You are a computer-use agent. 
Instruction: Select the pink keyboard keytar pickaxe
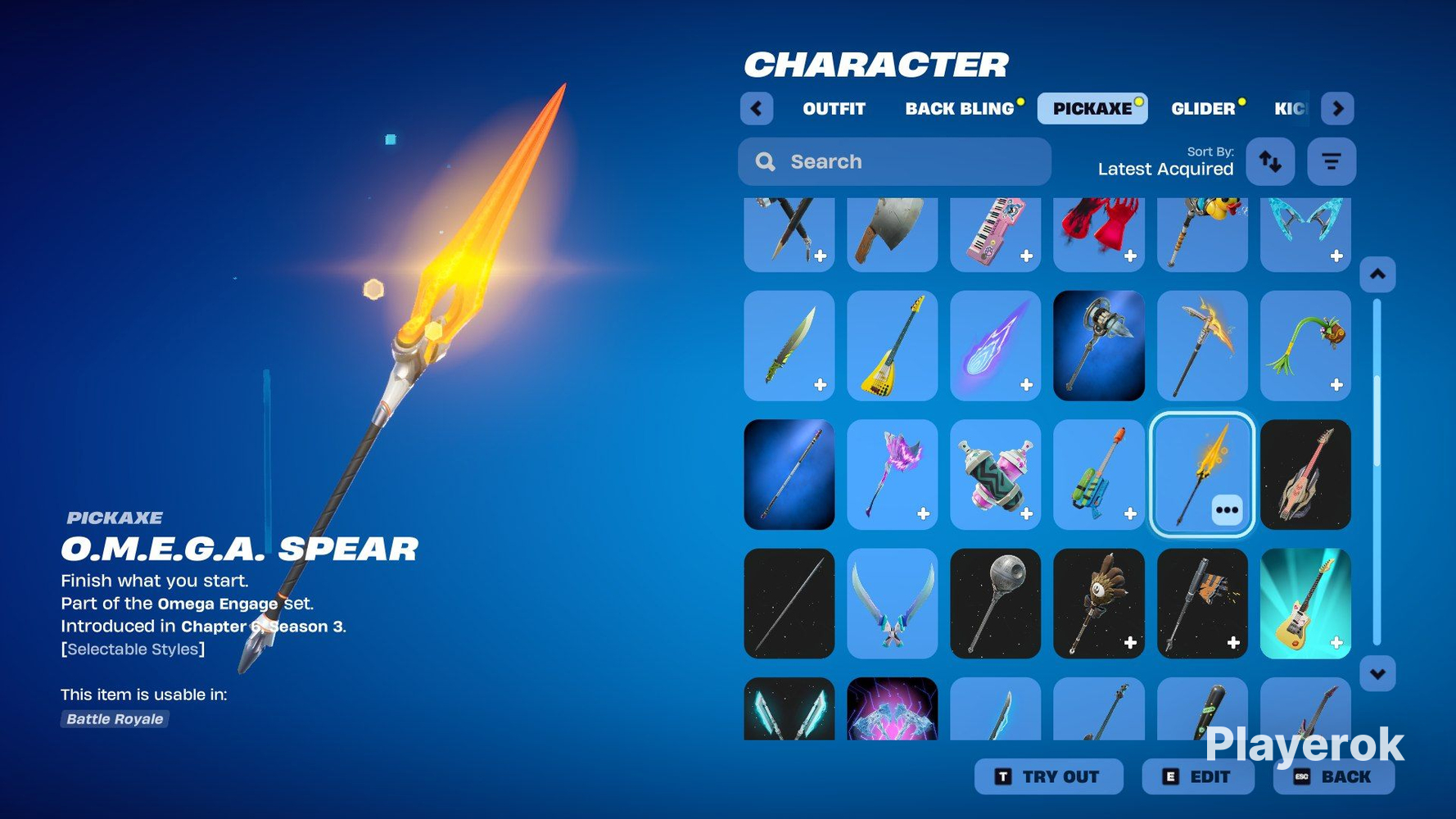(x=995, y=234)
